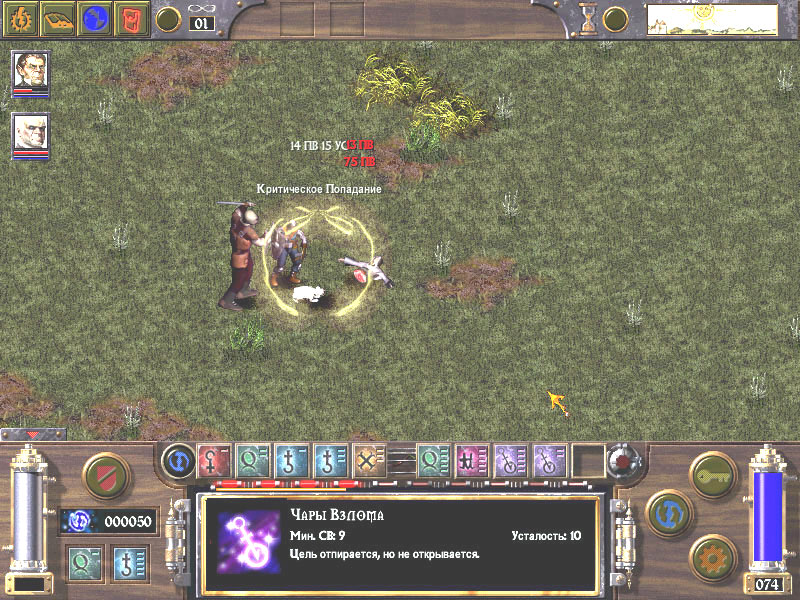The width and height of the screenshot is (800, 600).
Task: Open the blue arrows spells button
Action: pyautogui.click(x=667, y=511)
